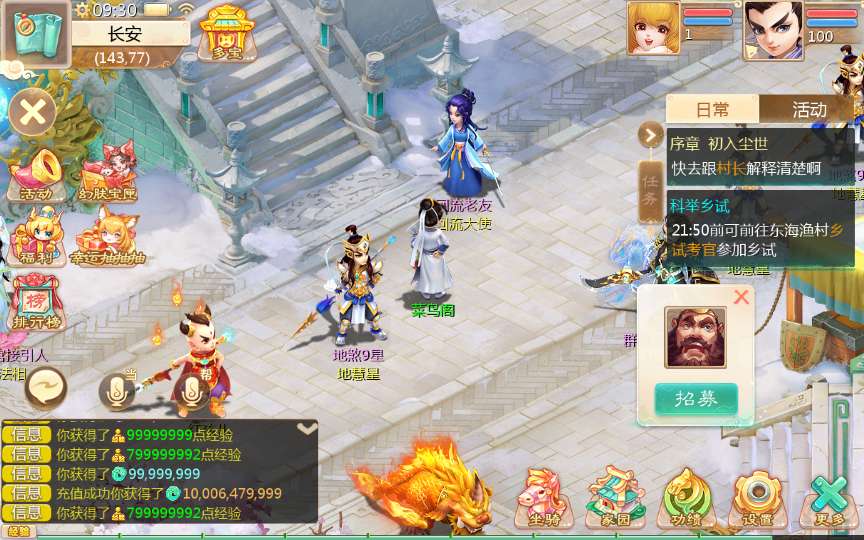864x540 pixels.
Task: Collapse the side menu with the X button
Action: [x=32, y=110]
